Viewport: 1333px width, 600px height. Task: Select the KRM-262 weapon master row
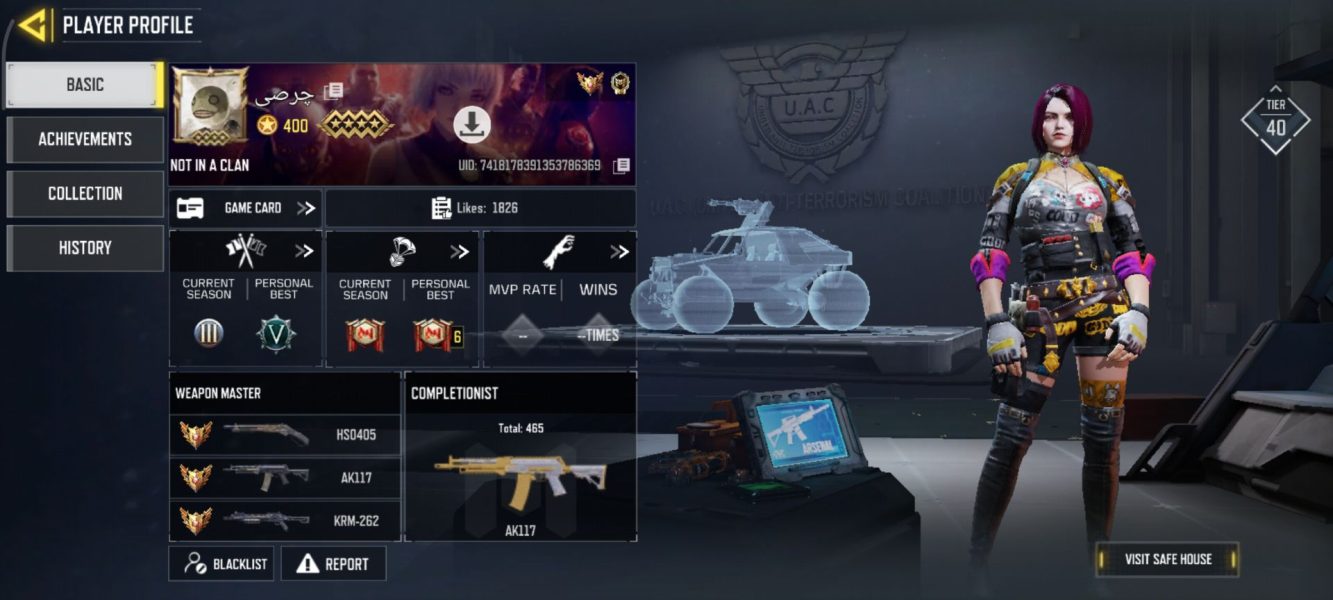284,520
